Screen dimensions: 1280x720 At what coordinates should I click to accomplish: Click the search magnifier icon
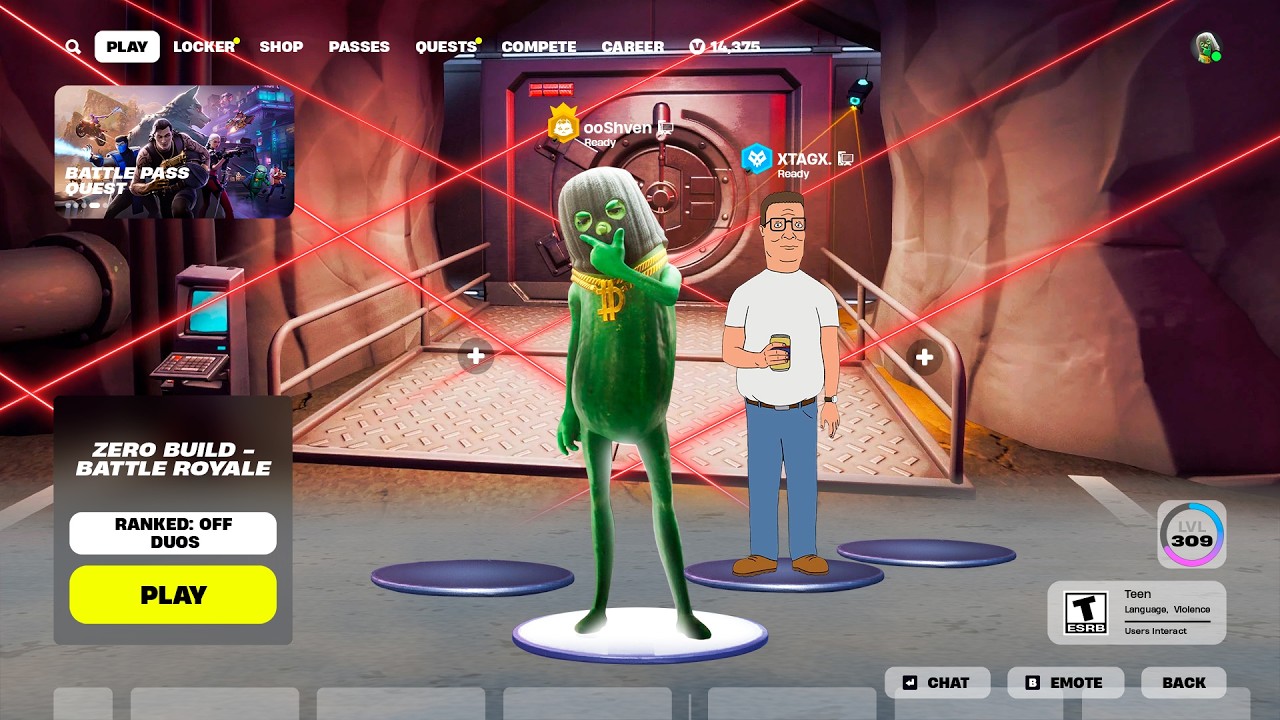73,47
